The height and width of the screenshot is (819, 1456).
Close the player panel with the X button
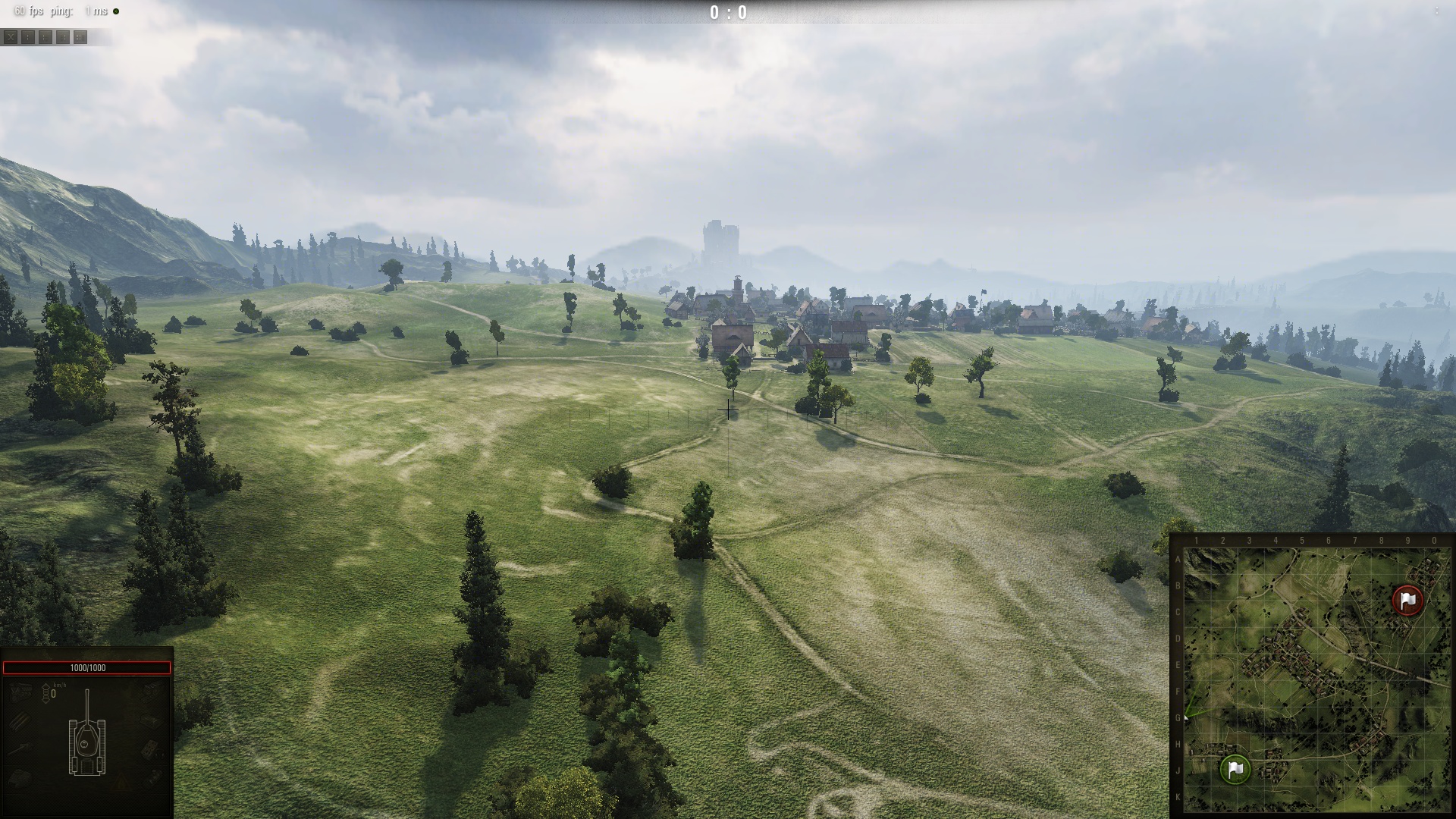pyautogui.click(x=10, y=36)
